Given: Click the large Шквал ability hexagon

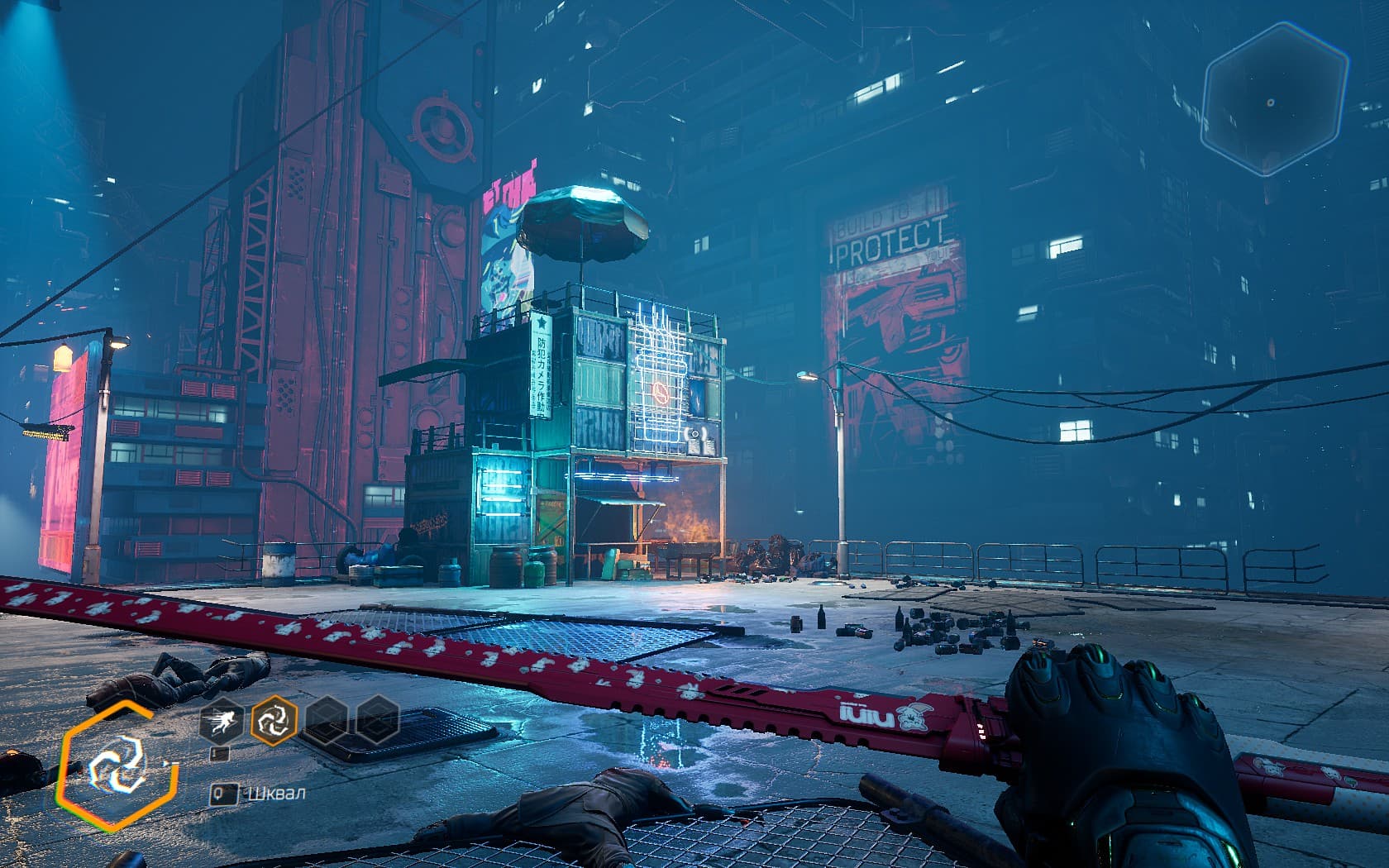Looking at the screenshot, I should point(117,765).
